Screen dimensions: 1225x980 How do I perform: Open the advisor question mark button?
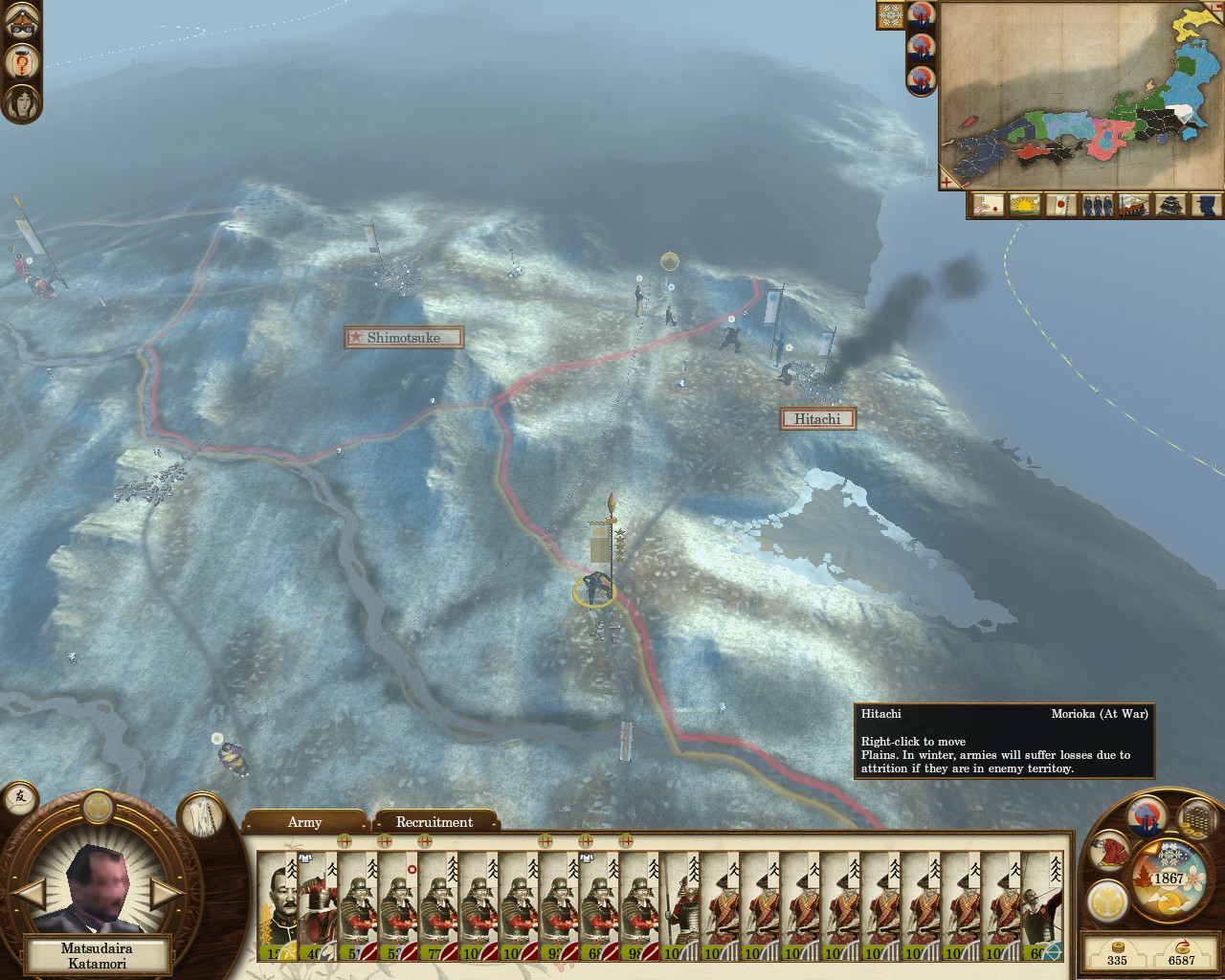(x=21, y=62)
